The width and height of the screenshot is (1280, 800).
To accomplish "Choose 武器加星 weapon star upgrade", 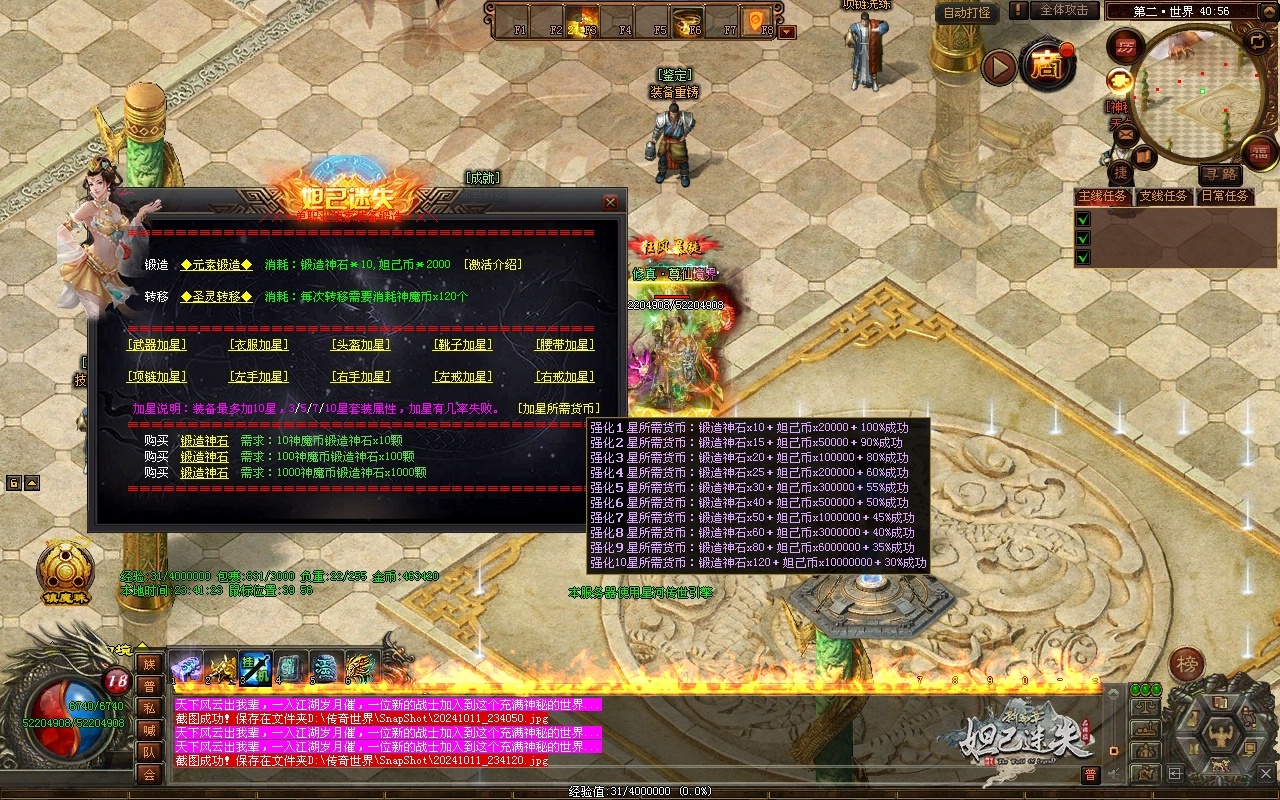I will pyautogui.click(x=157, y=345).
